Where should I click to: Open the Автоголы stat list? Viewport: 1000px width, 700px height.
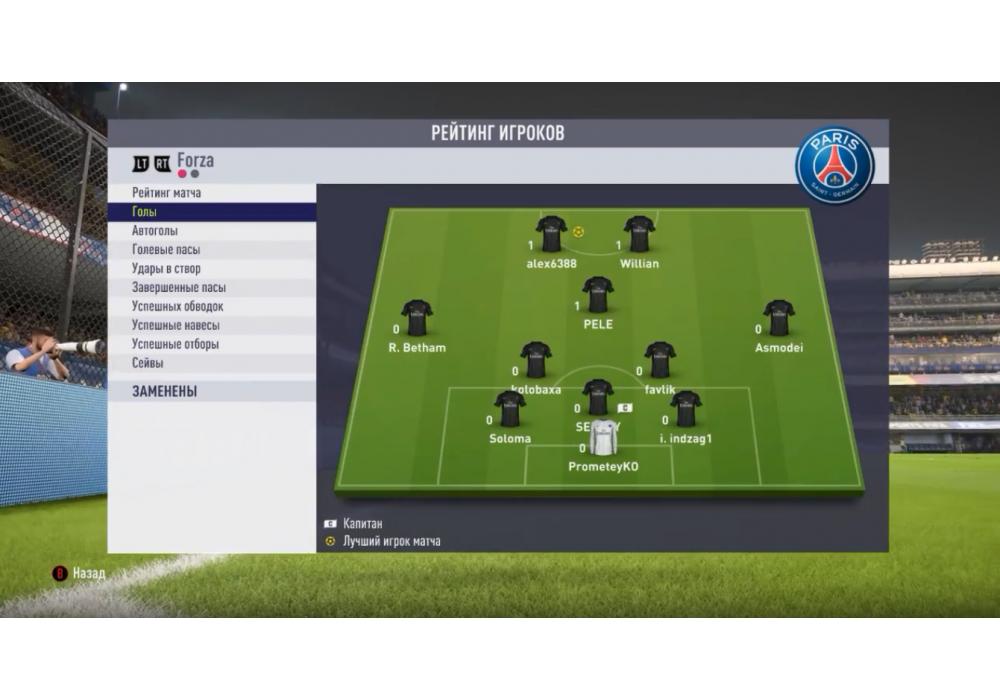(x=212, y=231)
